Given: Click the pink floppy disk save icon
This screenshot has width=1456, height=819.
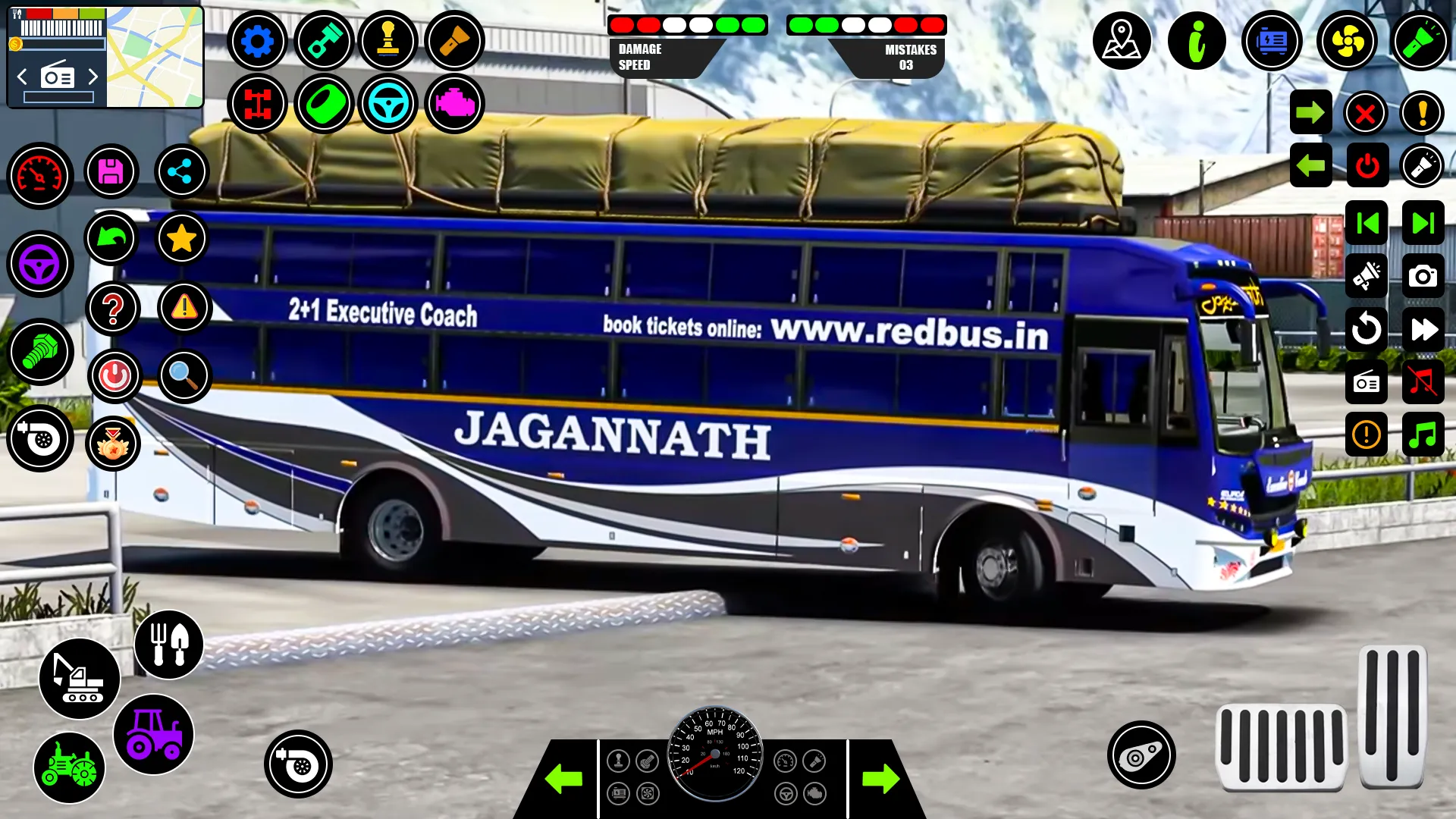Looking at the screenshot, I should (111, 172).
